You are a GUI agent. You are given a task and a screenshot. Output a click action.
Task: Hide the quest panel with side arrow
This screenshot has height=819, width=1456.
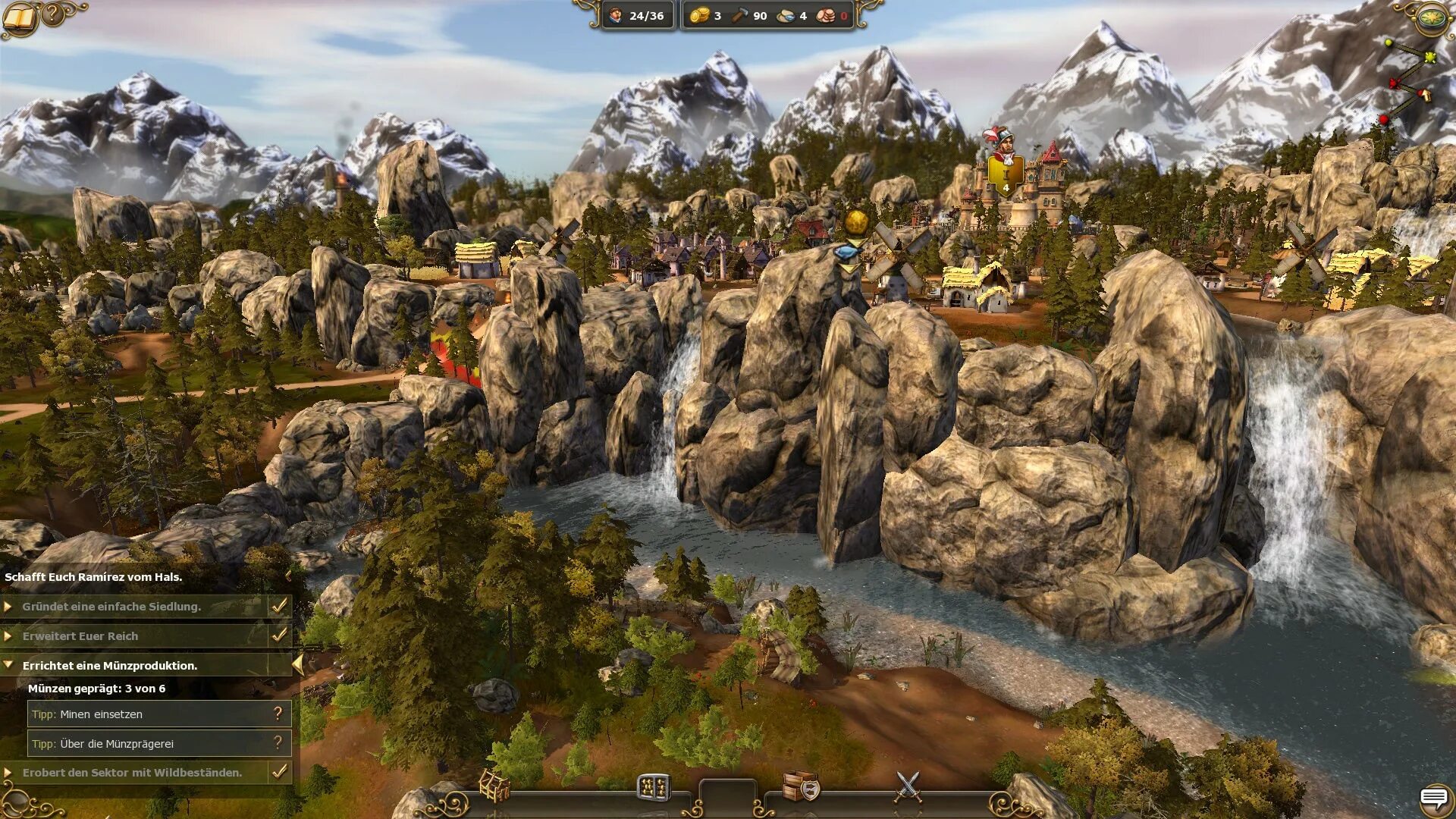point(298,665)
